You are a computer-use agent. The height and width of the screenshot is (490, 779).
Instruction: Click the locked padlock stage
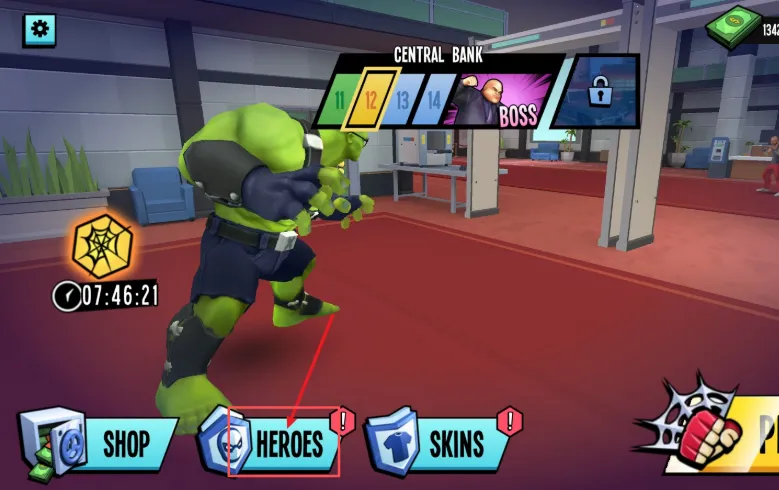coord(598,94)
